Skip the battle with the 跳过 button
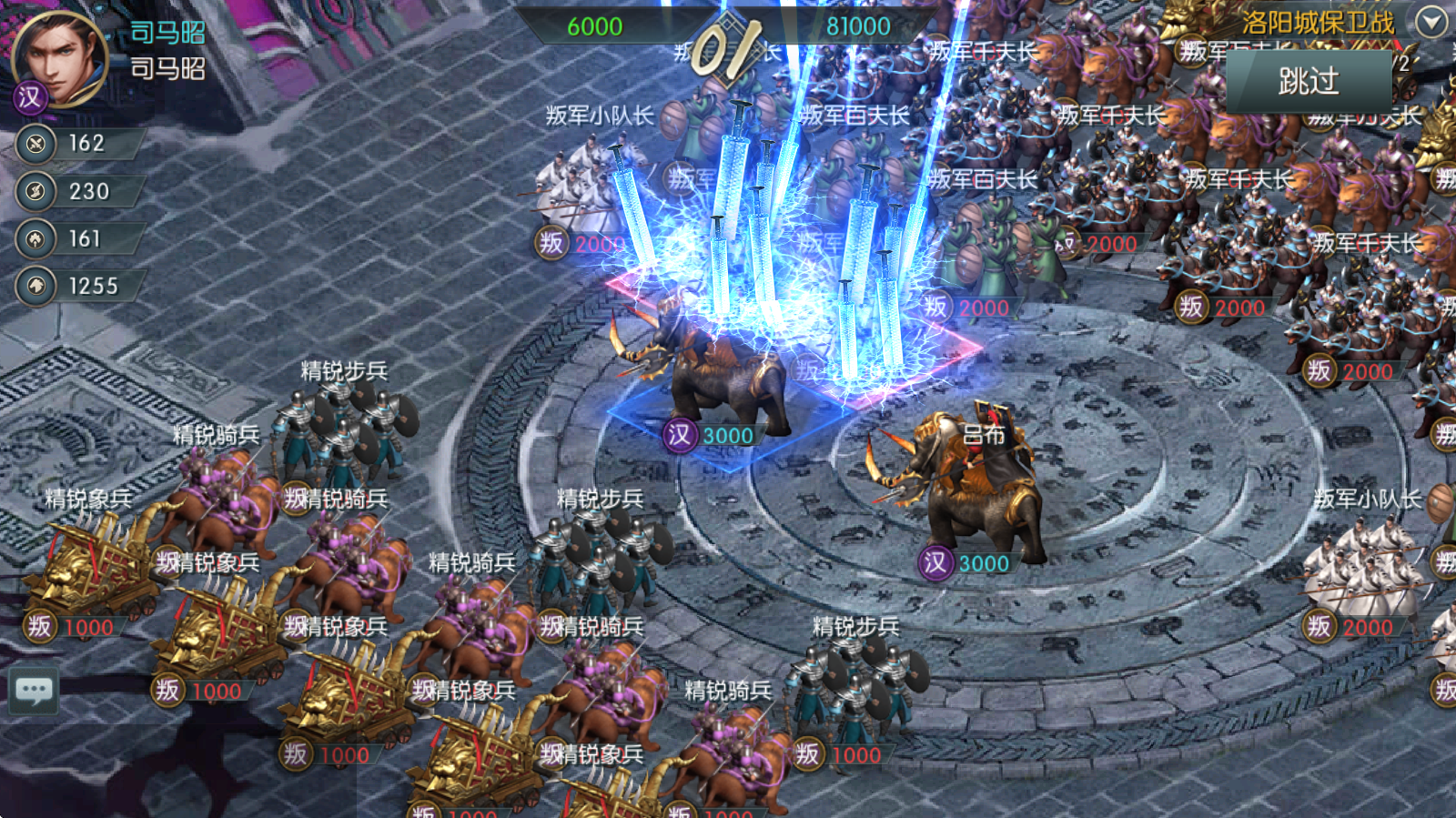This screenshot has width=1456, height=818. (x=1308, y=82)
